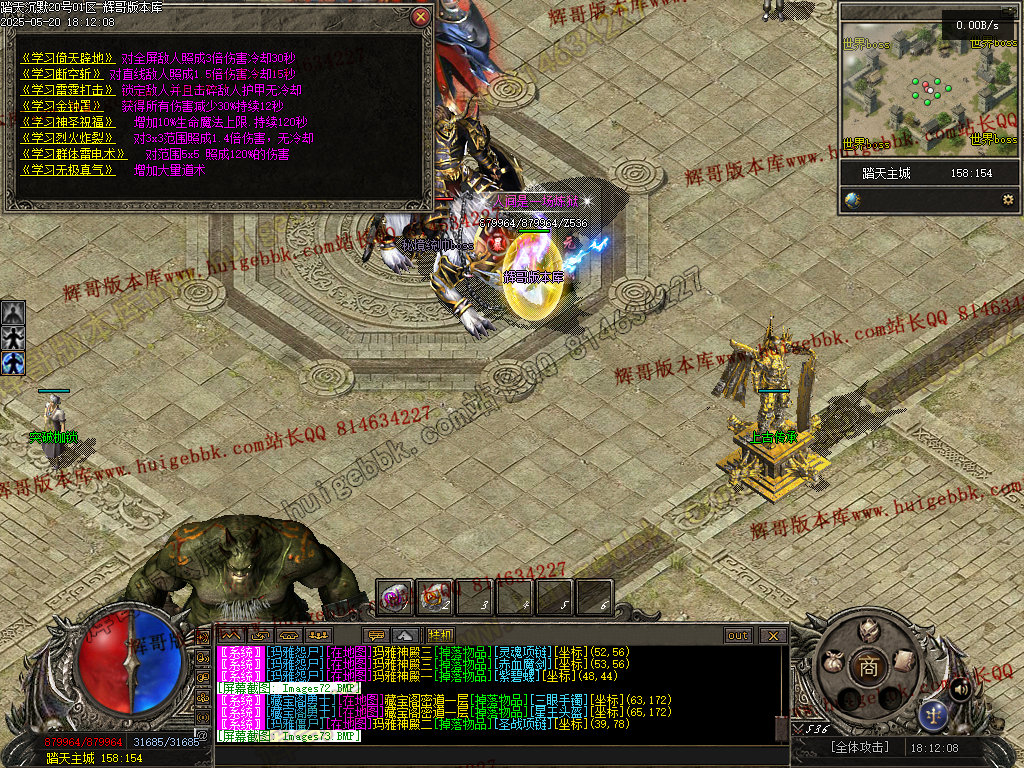This screenshot has width=1024, height=768.
Task: Close the chat window with X
Action: coord(773,636)
